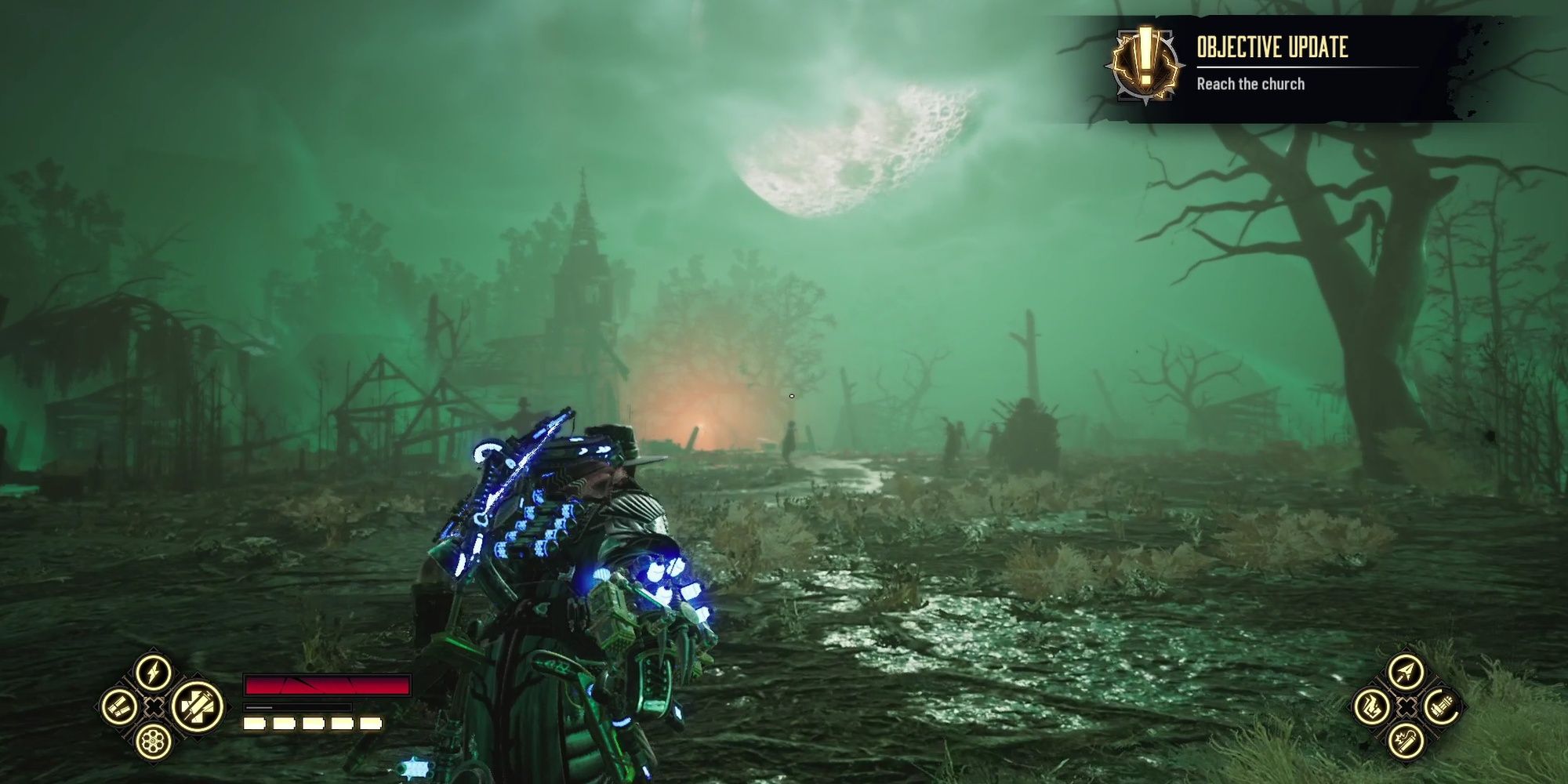The image size is (1568, 784).
Task: Activate the healing syringe icon
Action: [x=198, y=709]
